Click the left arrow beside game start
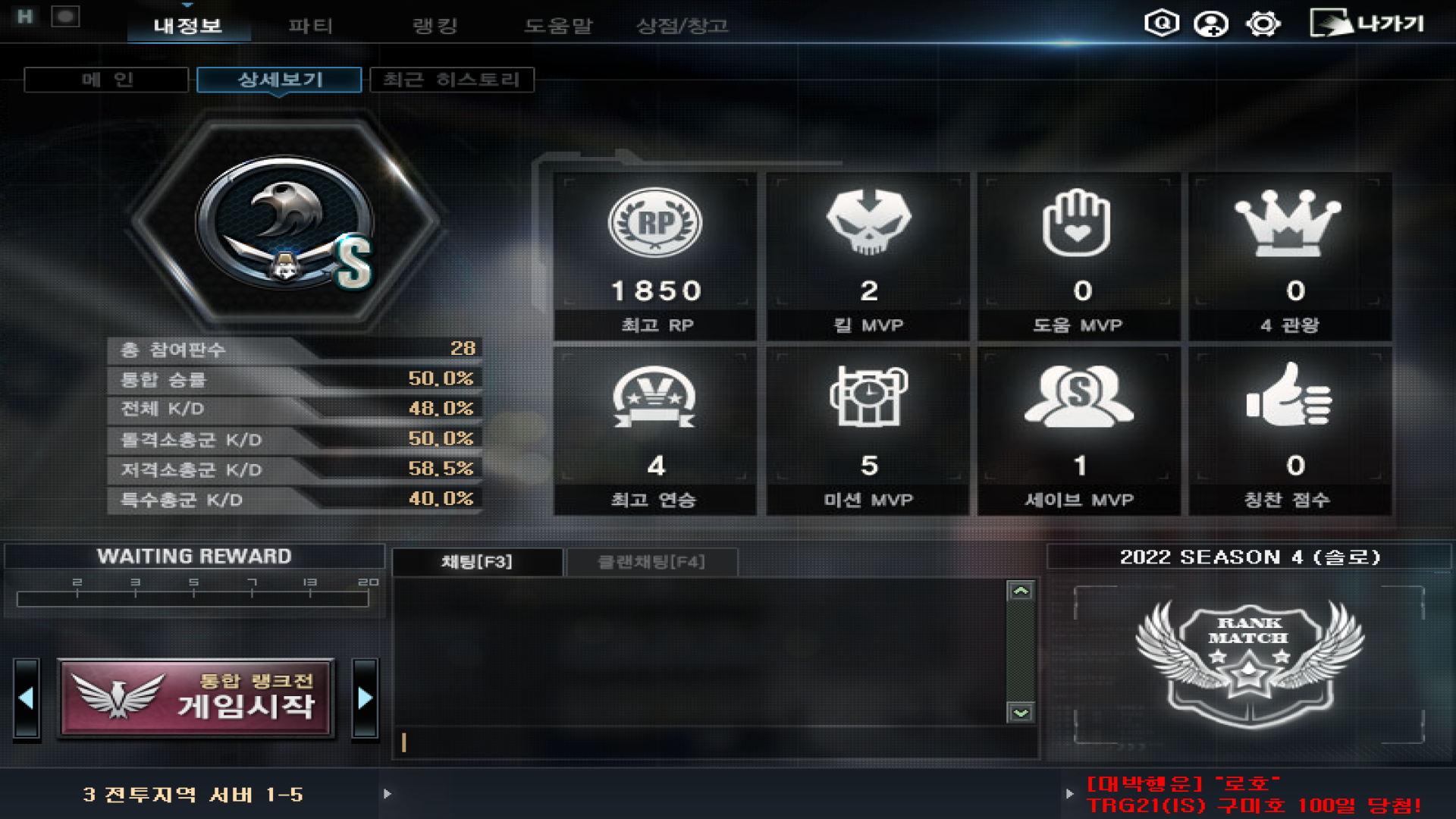 tap(27, 698)
